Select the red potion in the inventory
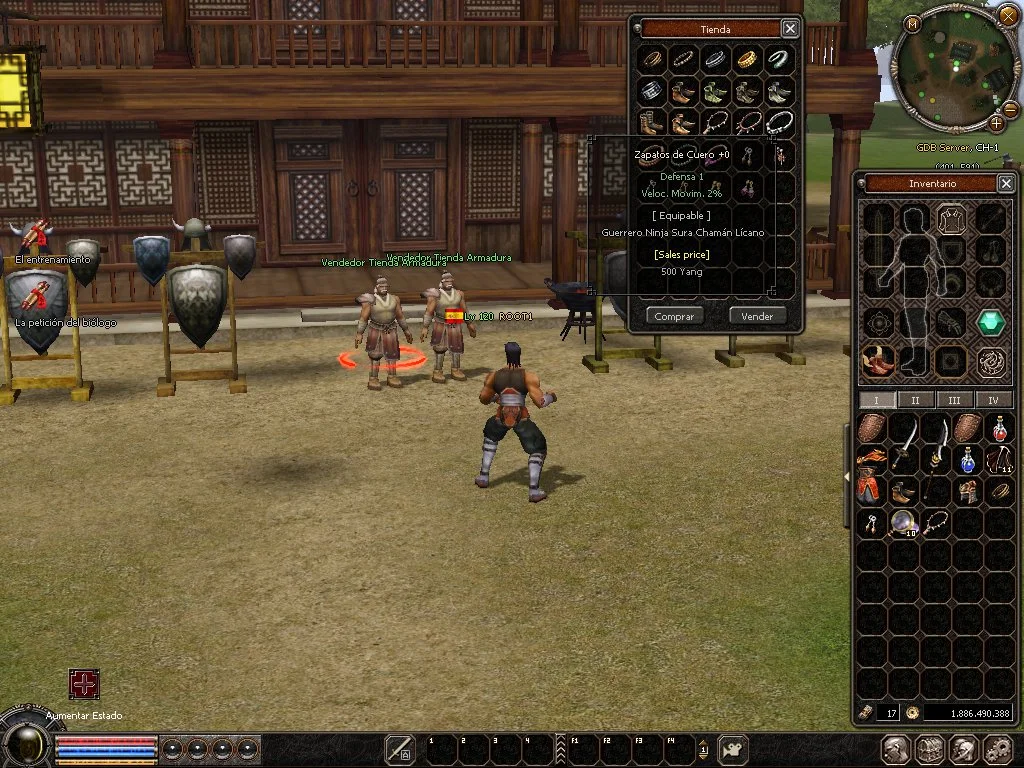The height and width of the screenshot is (768, 1024). [999, 430]
